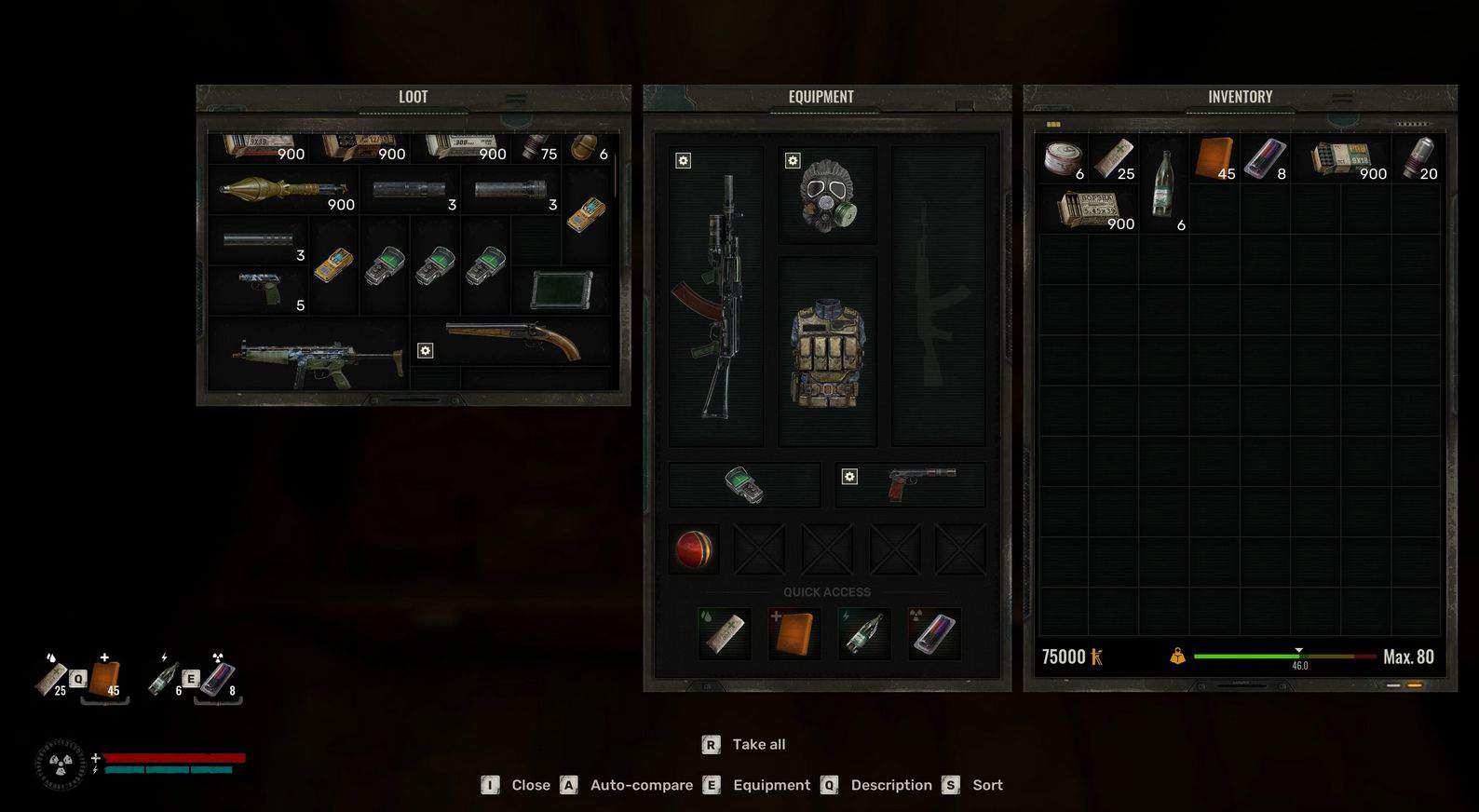
Task: Choose the small pistol in loot
Action: [259, 289]
